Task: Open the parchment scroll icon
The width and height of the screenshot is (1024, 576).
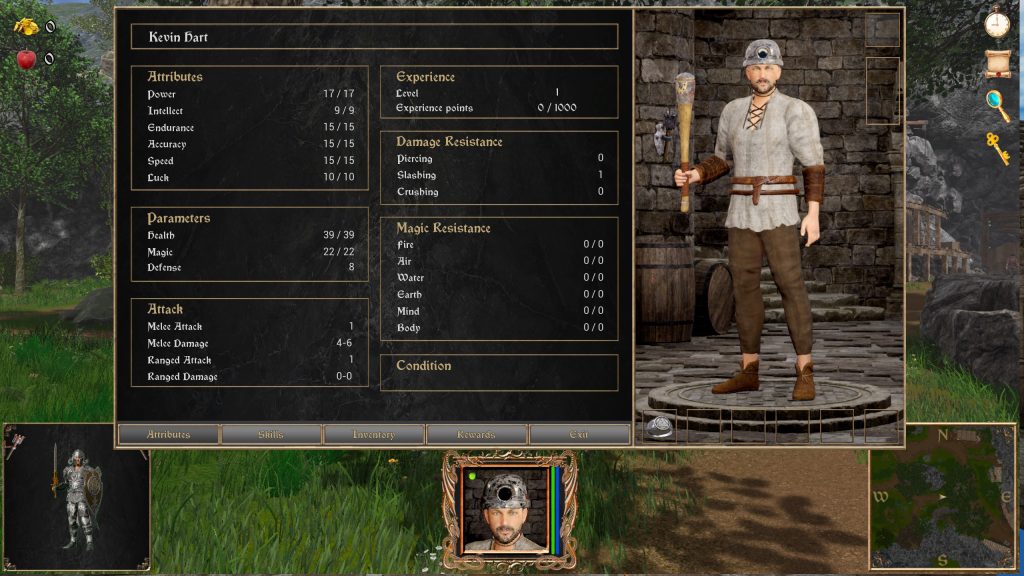Action: pyautogui.click(x=996, y=63)
